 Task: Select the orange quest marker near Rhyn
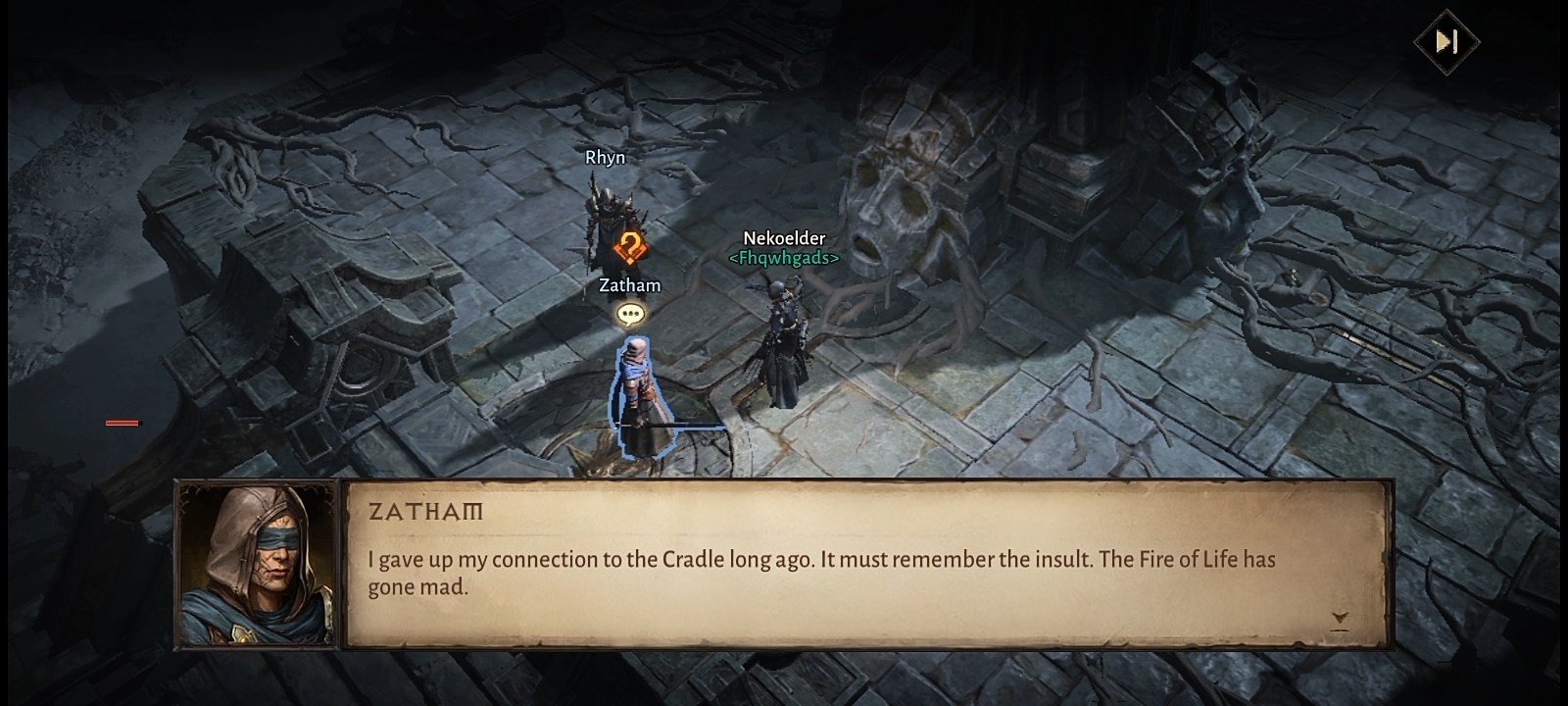click(629, 248)
